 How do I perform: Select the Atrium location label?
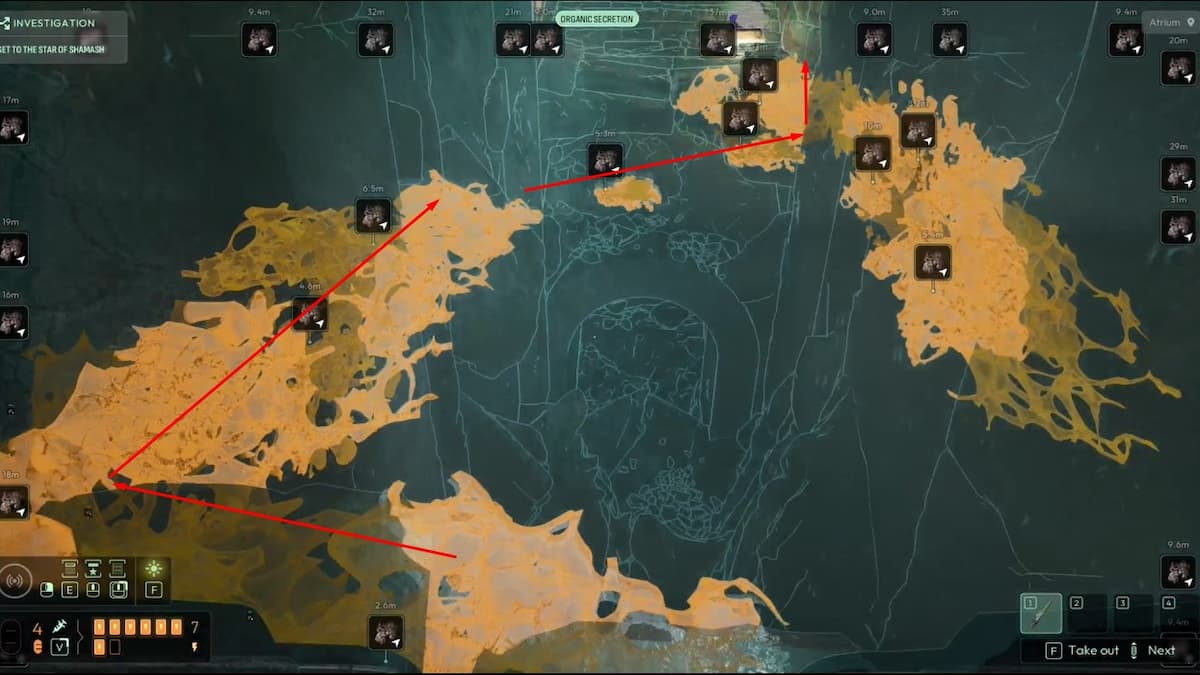tap(1170, 22)
